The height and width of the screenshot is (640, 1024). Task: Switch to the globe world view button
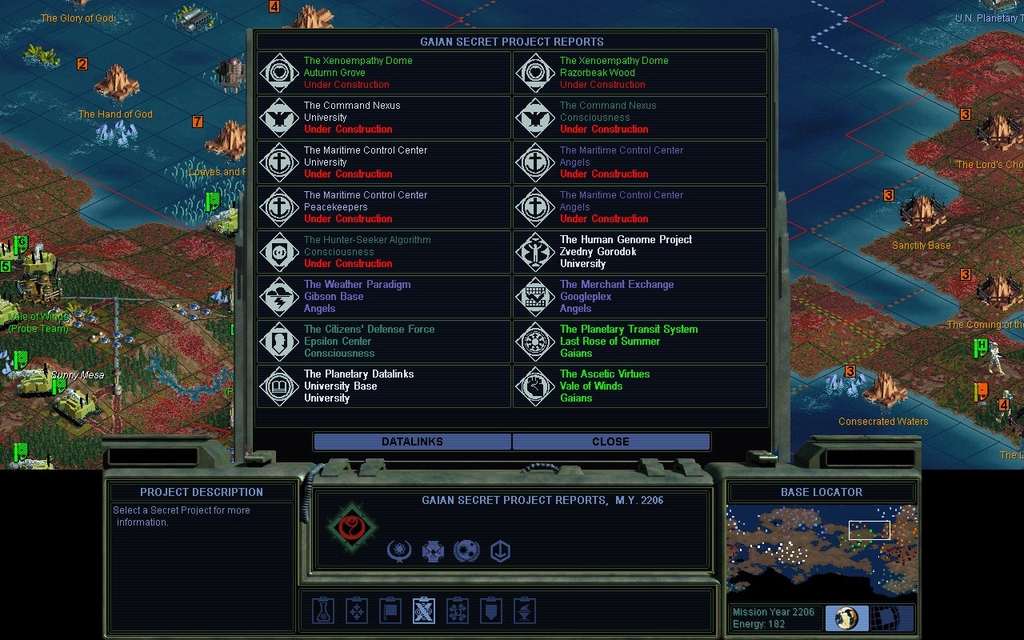(847, 618)
